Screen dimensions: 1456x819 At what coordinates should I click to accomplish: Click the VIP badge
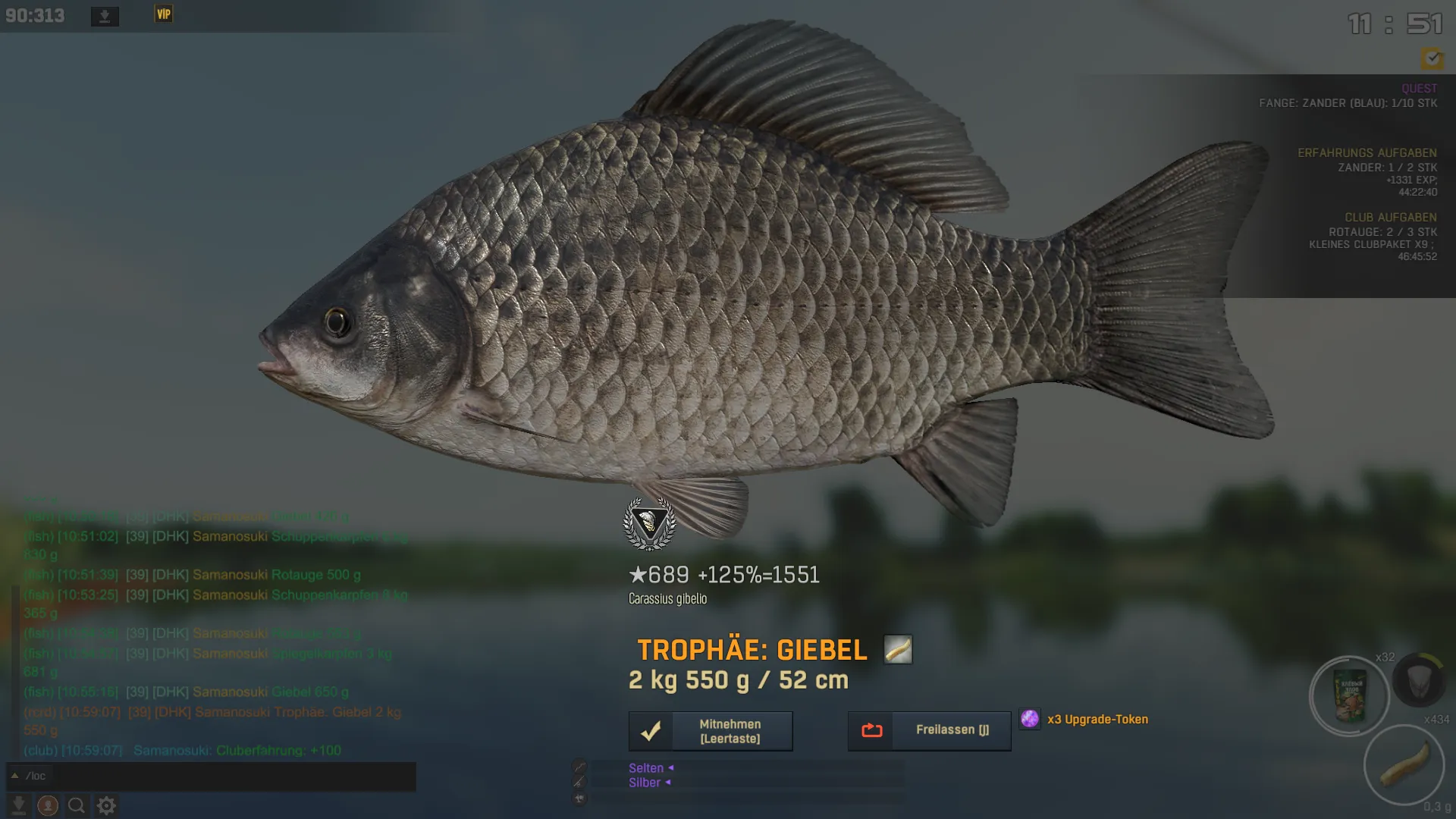click(x=164, y=14)
